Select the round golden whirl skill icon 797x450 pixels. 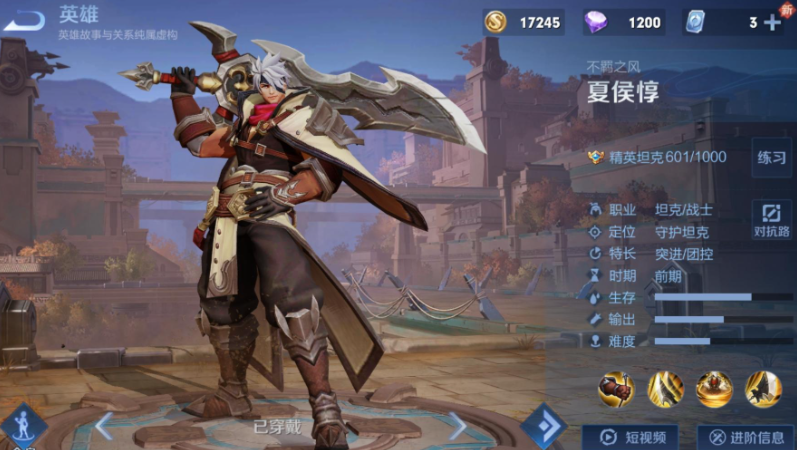tap(714, 389)
